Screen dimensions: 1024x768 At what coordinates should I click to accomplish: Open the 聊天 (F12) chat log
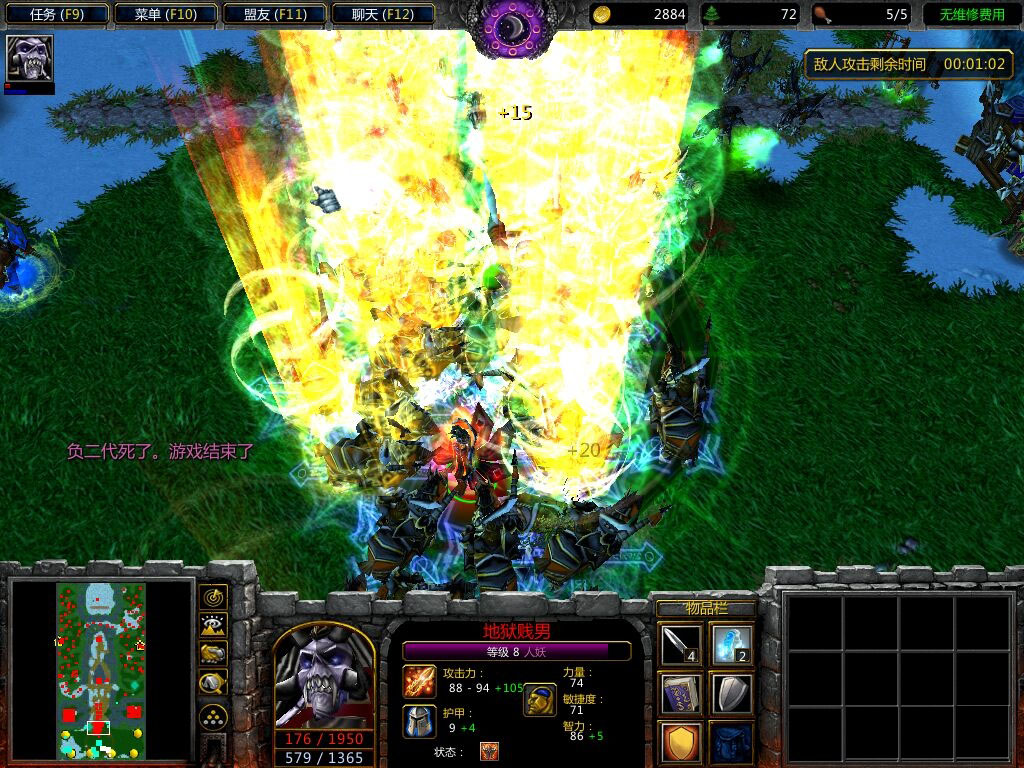click(381, 15)
